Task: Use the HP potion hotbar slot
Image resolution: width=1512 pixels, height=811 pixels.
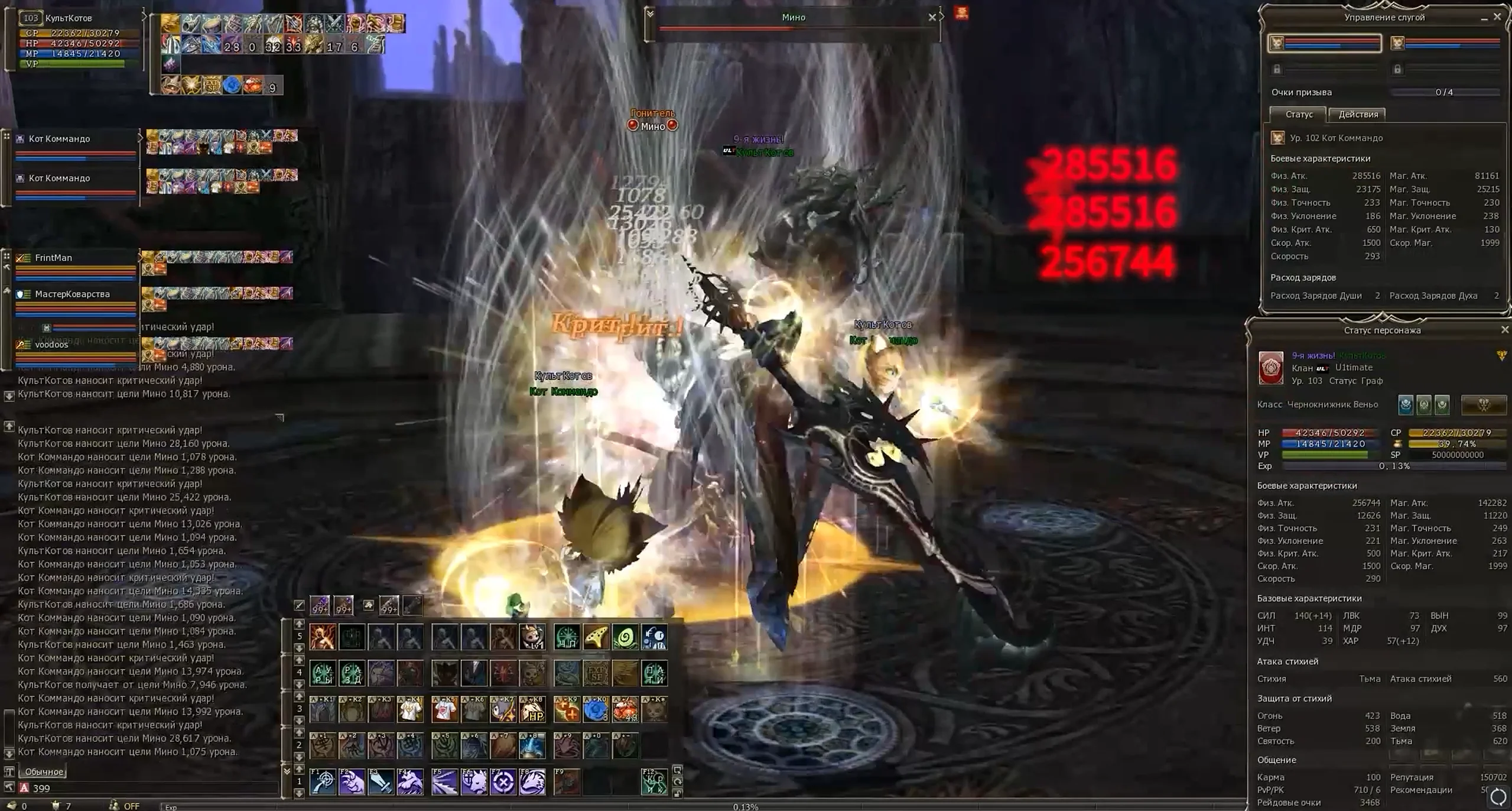Action: point(532,709)
